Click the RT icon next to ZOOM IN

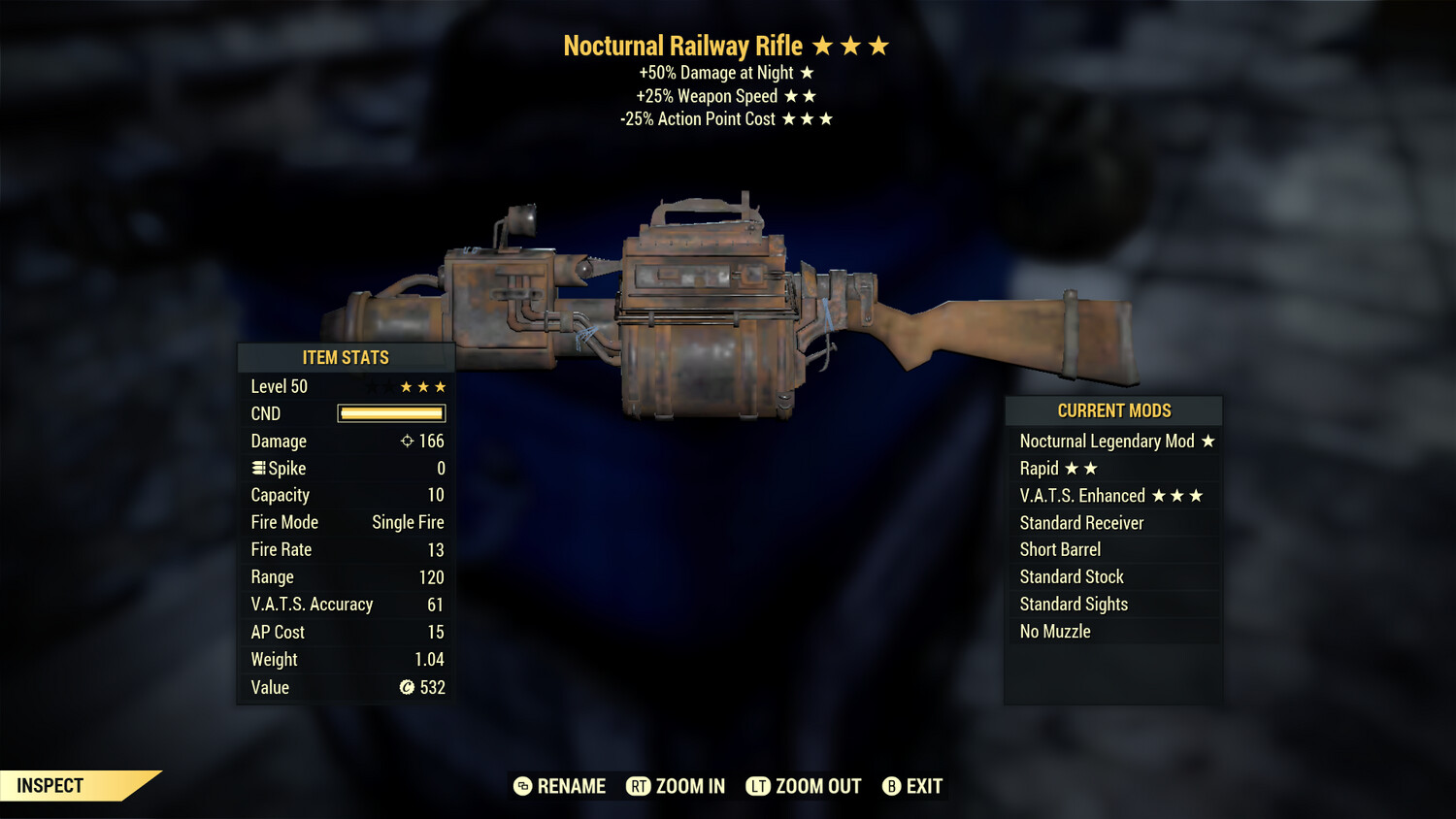pyautogui.click(x=640, y=786)
